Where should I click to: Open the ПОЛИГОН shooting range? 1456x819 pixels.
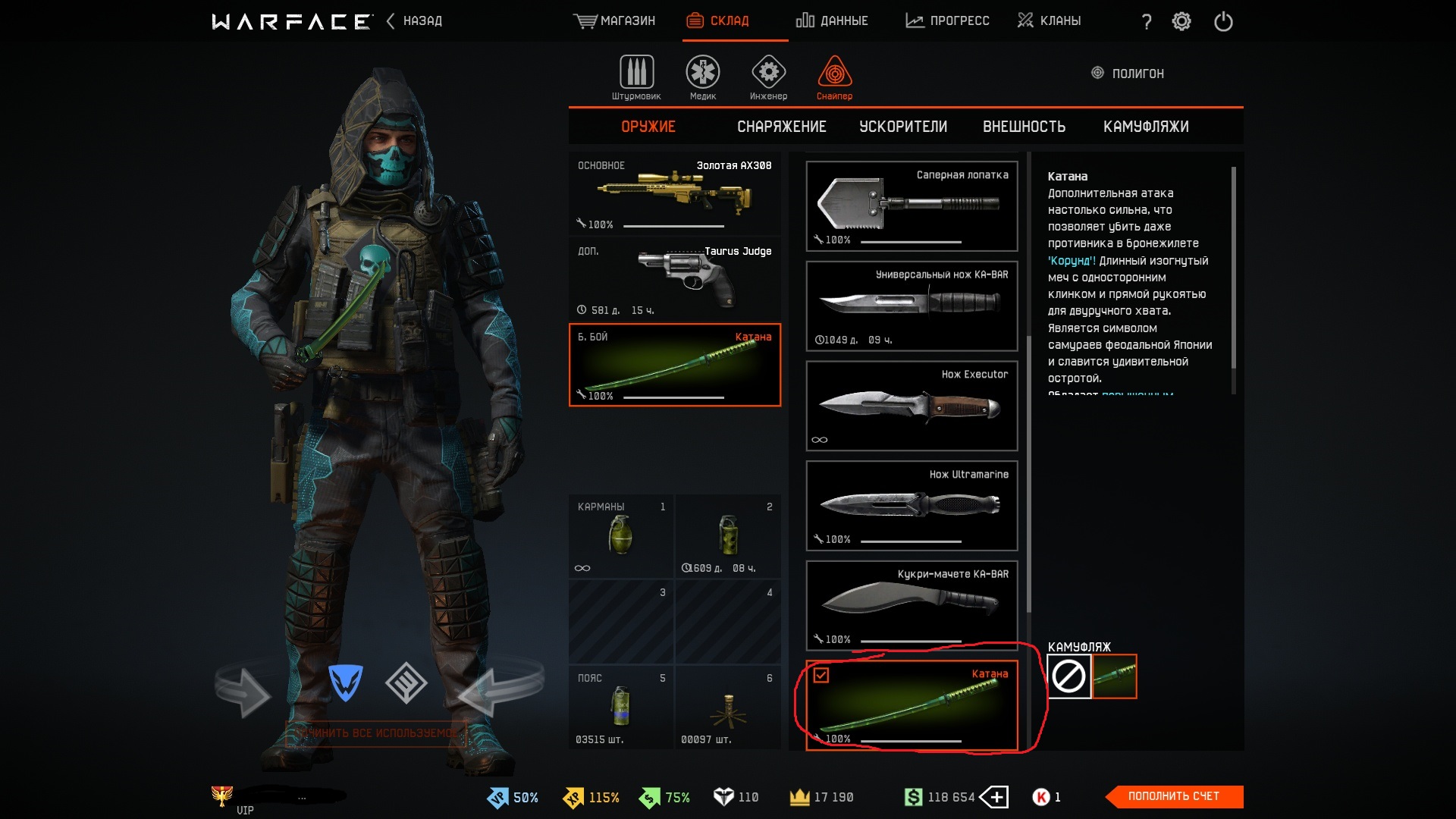pyautogui.click(x=1128, y=74)
